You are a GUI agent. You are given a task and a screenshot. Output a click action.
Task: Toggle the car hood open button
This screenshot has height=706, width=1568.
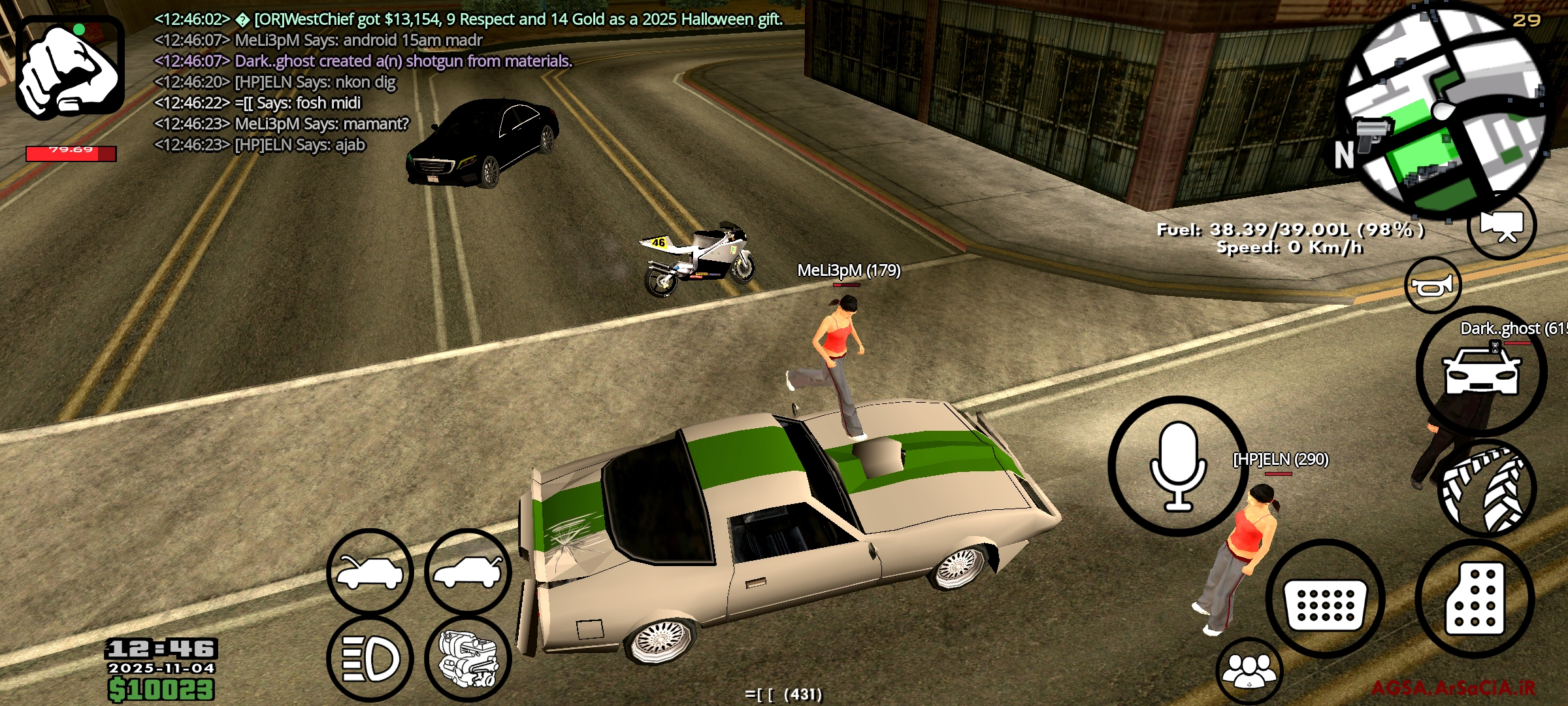tap(370, 572)
